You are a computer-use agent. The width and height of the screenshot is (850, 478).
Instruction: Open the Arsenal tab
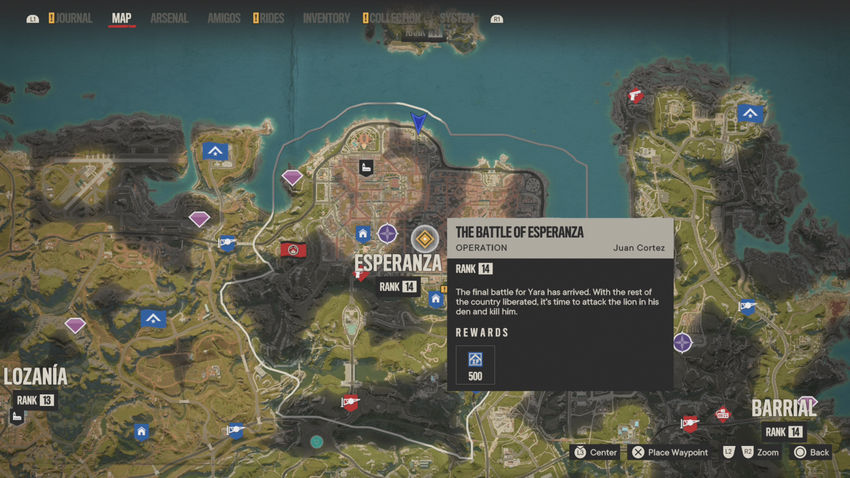coord(169,18)
